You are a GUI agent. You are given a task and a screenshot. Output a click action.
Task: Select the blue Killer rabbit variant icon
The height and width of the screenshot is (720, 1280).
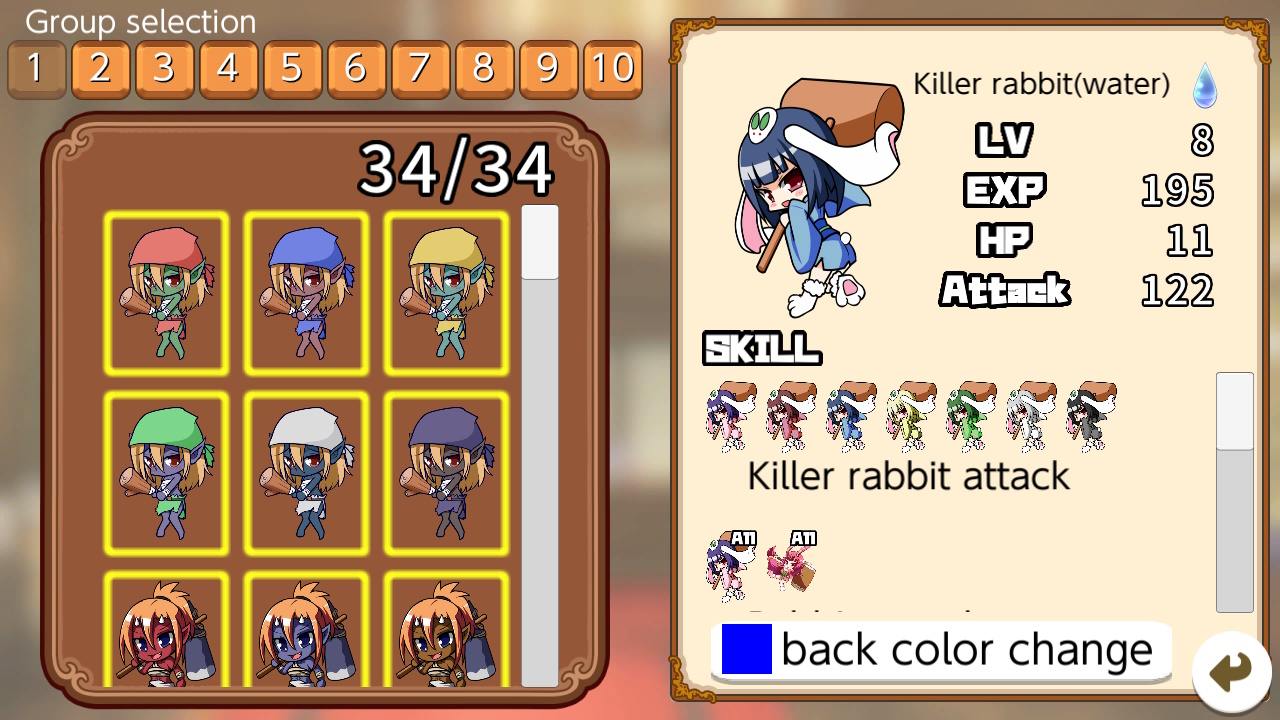point(850,415)
